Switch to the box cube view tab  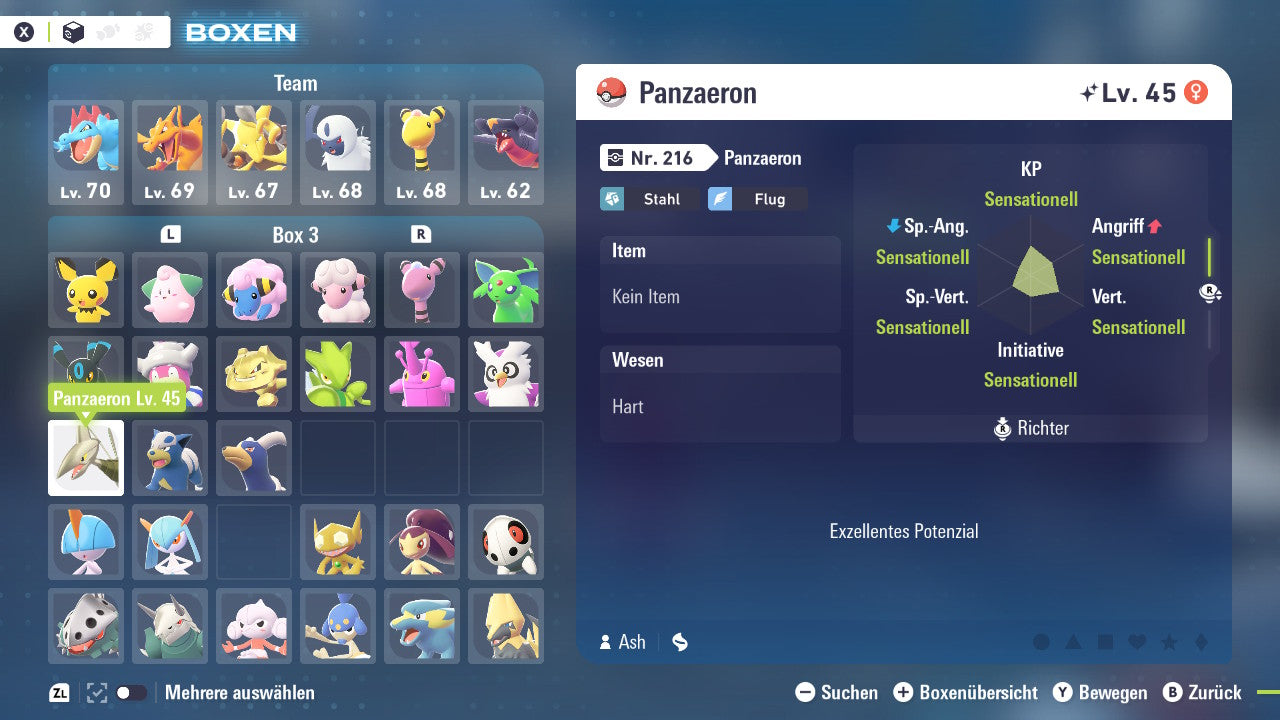[x=70, y=31]
